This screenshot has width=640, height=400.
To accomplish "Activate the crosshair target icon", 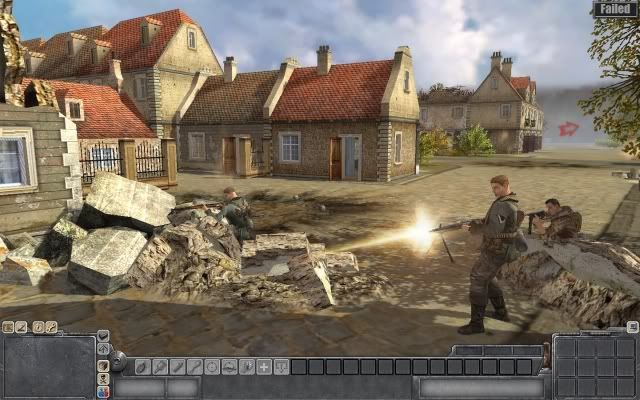I will (211, 367).
